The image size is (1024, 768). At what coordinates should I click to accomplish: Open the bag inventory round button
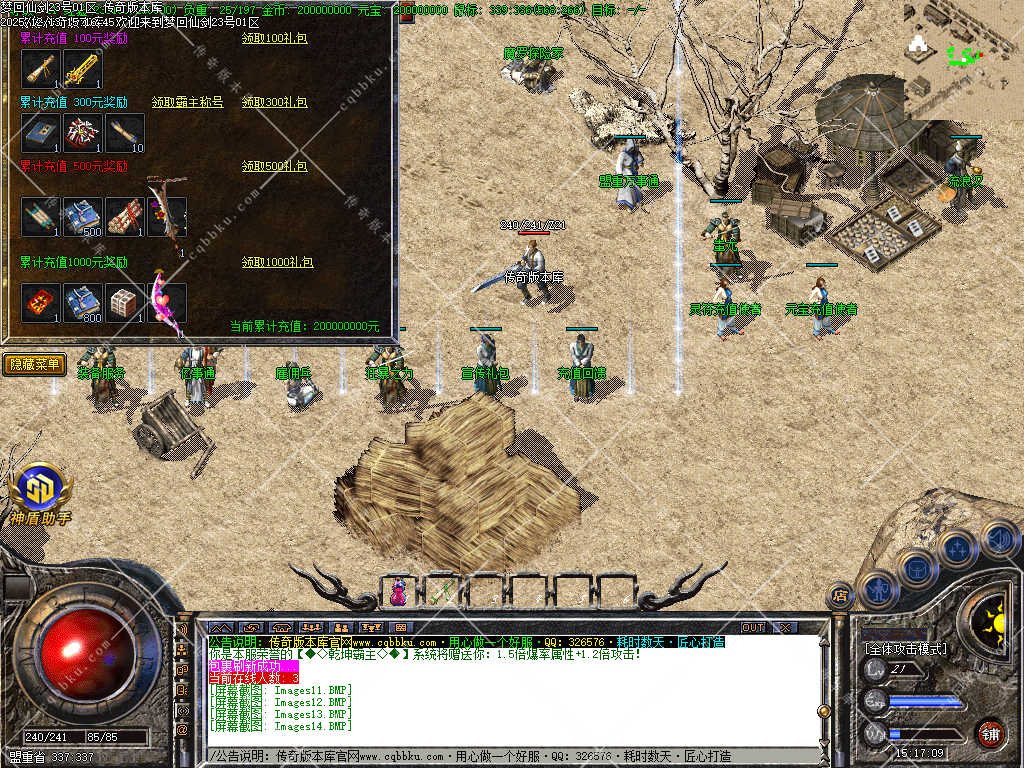point(916,568)
